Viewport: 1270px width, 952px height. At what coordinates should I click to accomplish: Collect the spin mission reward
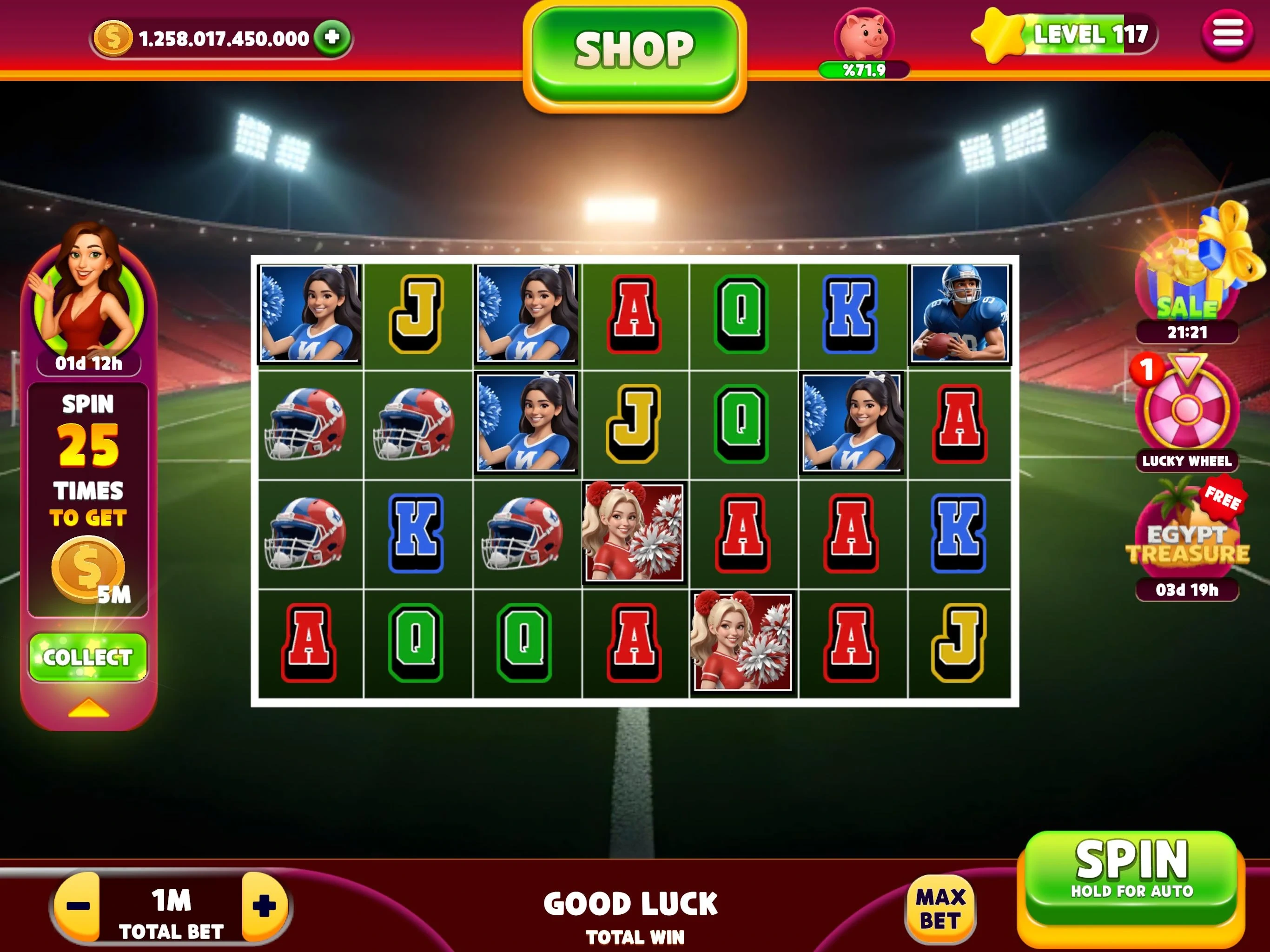click(x=88, y=657)
